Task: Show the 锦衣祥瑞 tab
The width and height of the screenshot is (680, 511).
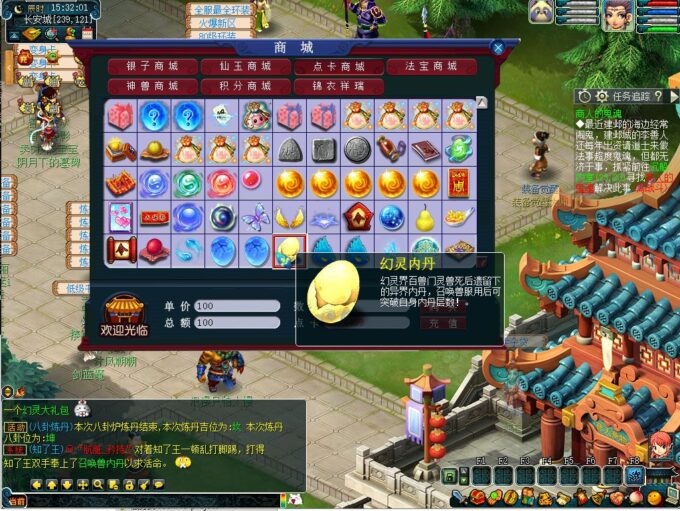Action: [x=338, y=86]
